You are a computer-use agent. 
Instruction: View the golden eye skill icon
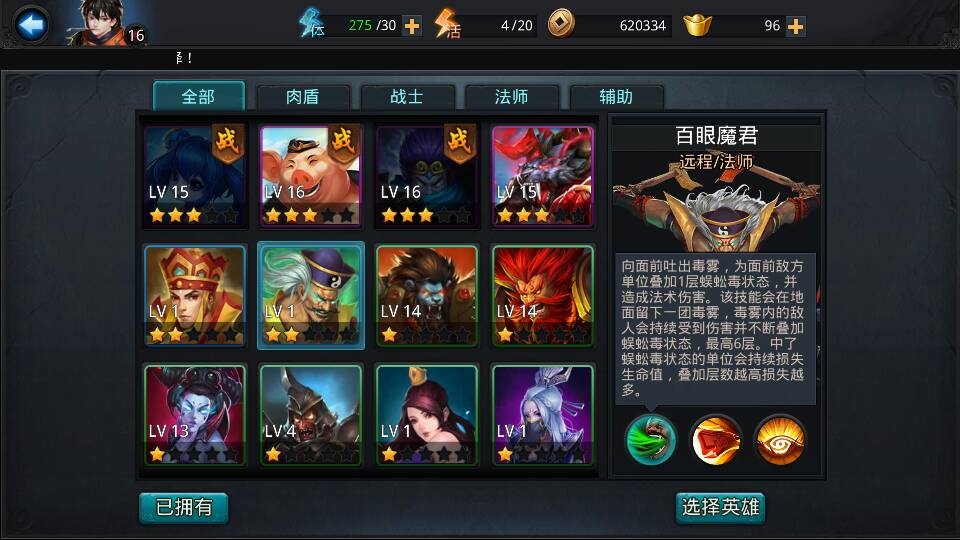(781, 439)
